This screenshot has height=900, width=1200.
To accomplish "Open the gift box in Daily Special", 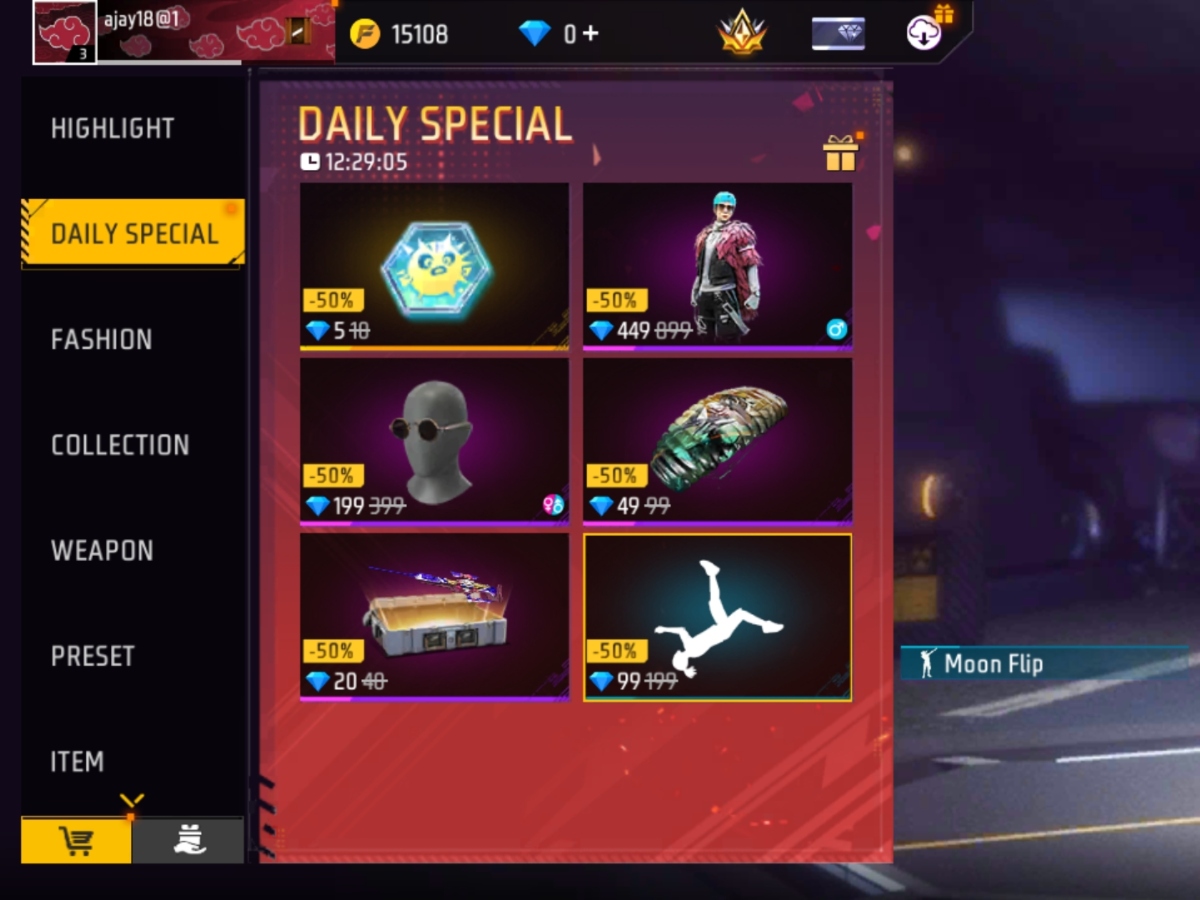I will [x=841, y=153].
